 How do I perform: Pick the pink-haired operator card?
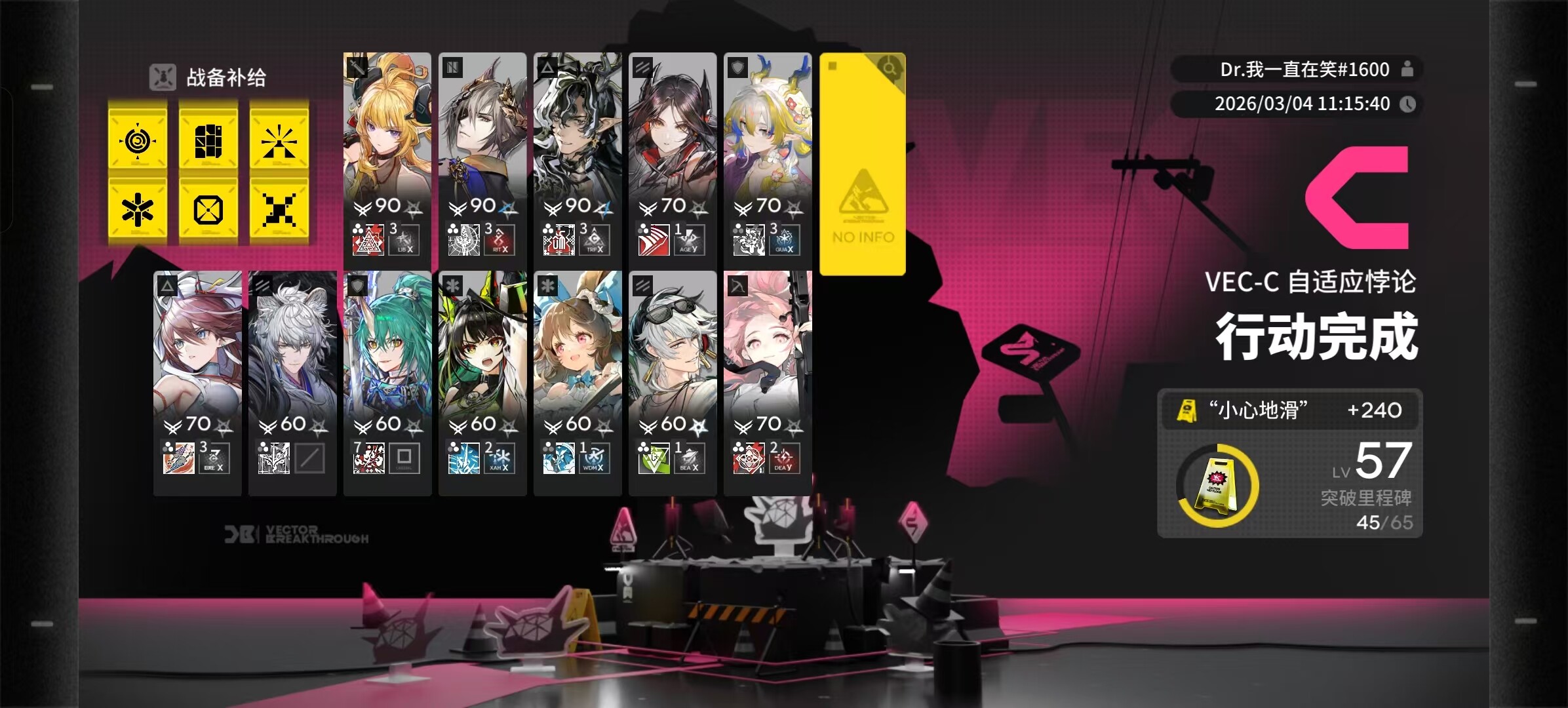[768, 377]
